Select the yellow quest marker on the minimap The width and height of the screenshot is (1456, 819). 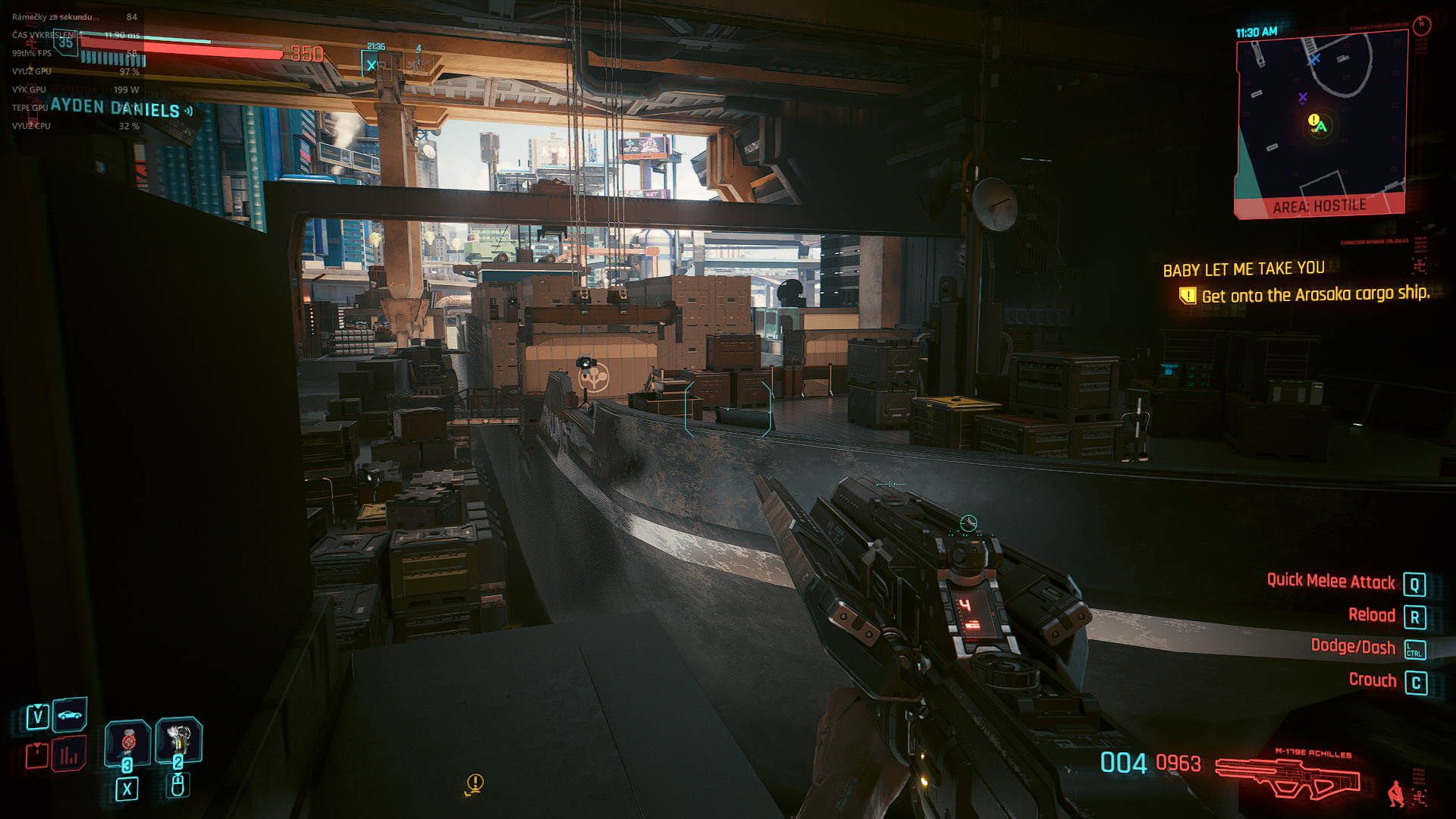click(1313, 120)
